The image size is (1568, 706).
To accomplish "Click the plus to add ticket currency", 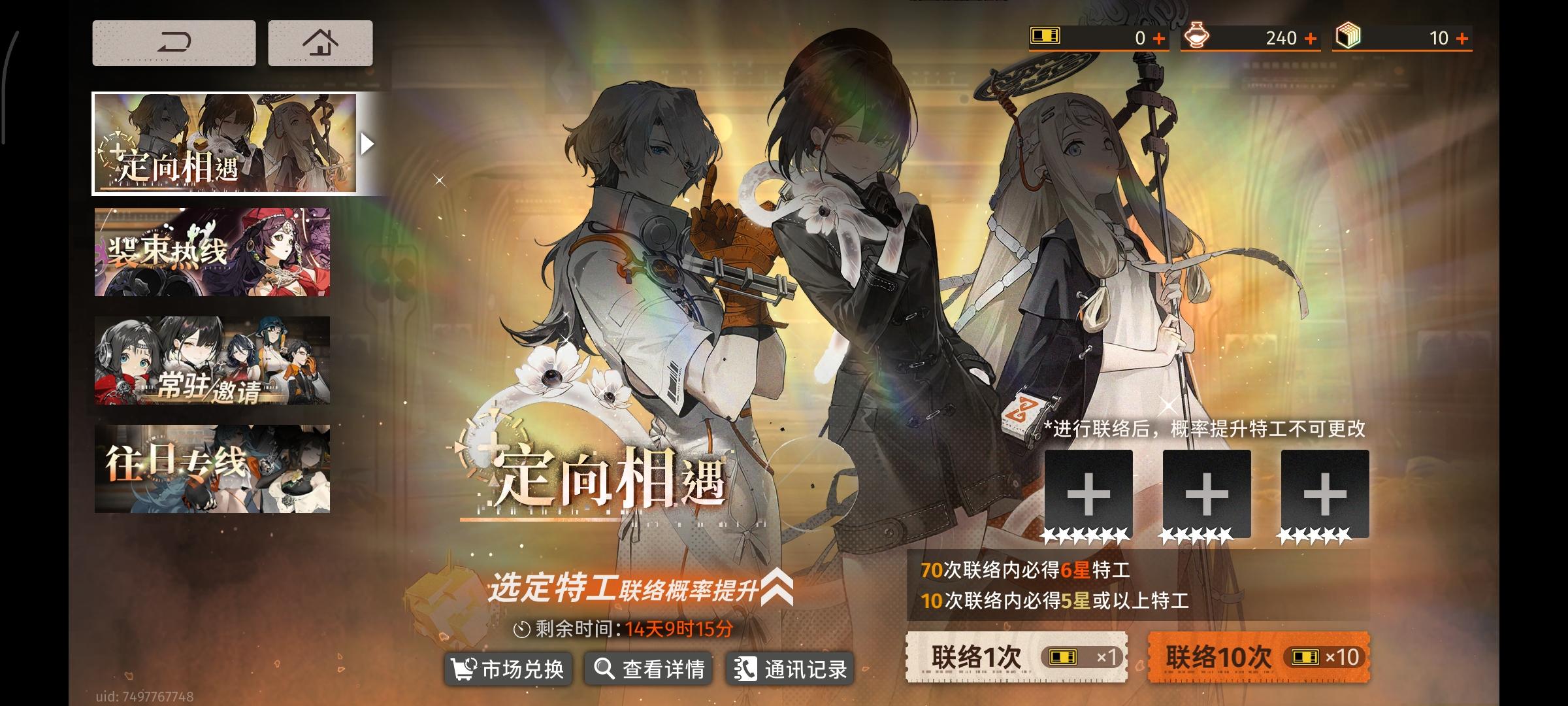I will coord(1160,38).
